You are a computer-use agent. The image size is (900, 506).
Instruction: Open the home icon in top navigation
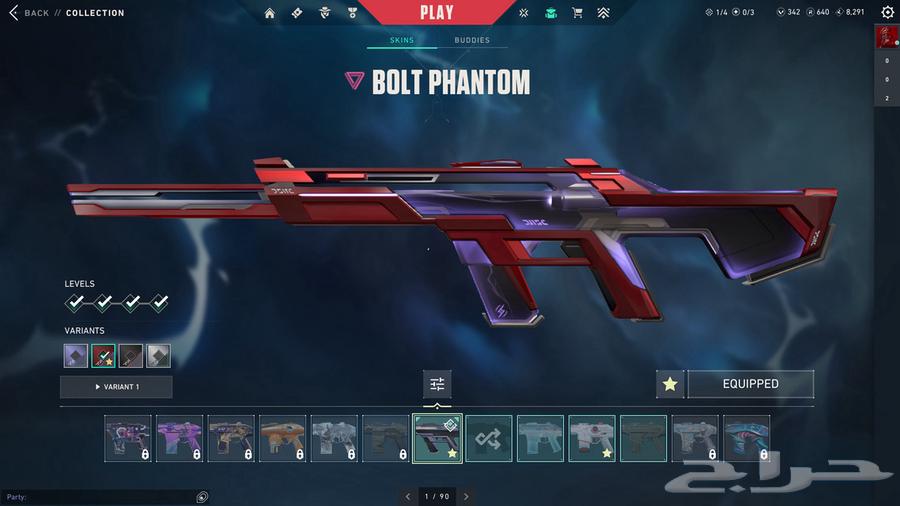coord(270,13)
